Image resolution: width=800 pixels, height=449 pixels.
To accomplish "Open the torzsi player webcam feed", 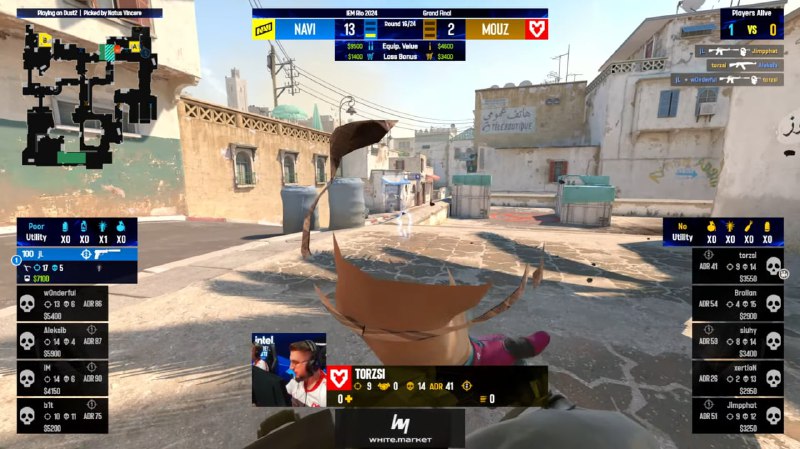I will pyautogui.click(x=289, y=370).
